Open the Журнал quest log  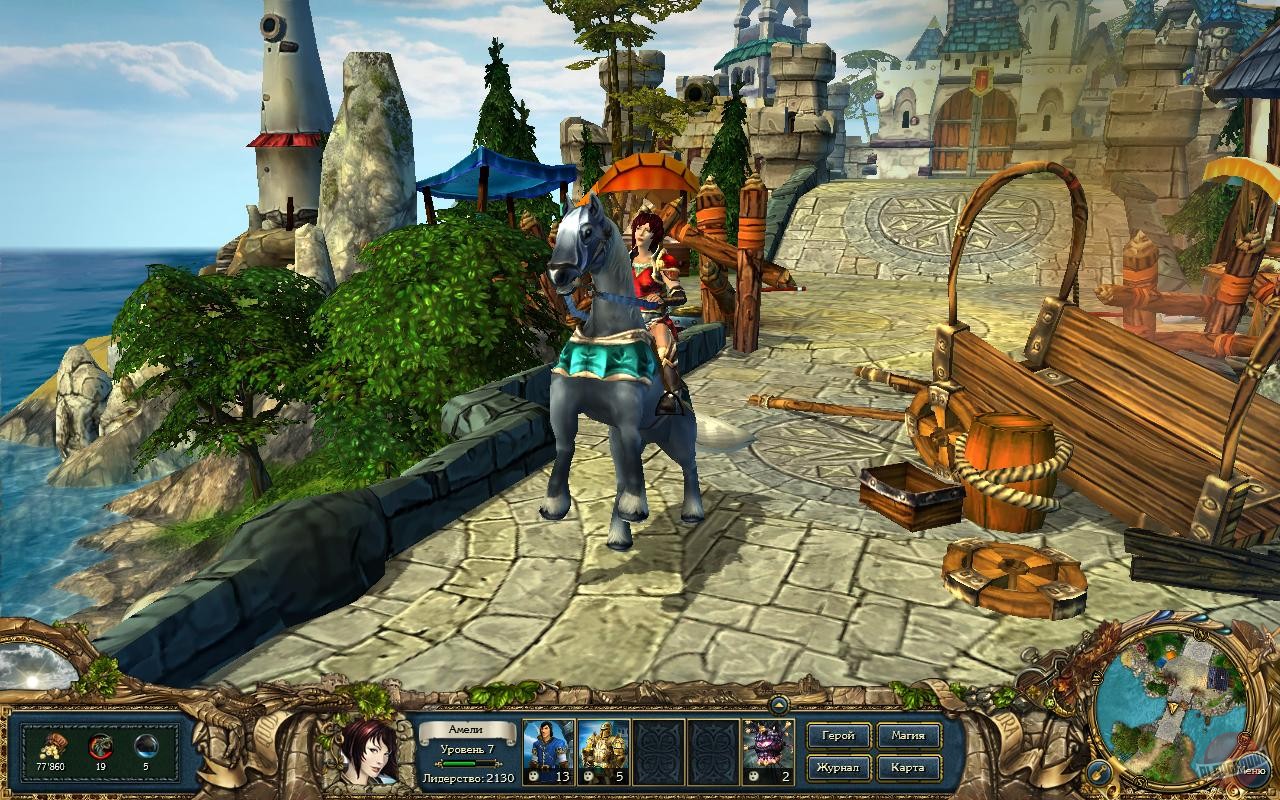[x=838, y=767]
